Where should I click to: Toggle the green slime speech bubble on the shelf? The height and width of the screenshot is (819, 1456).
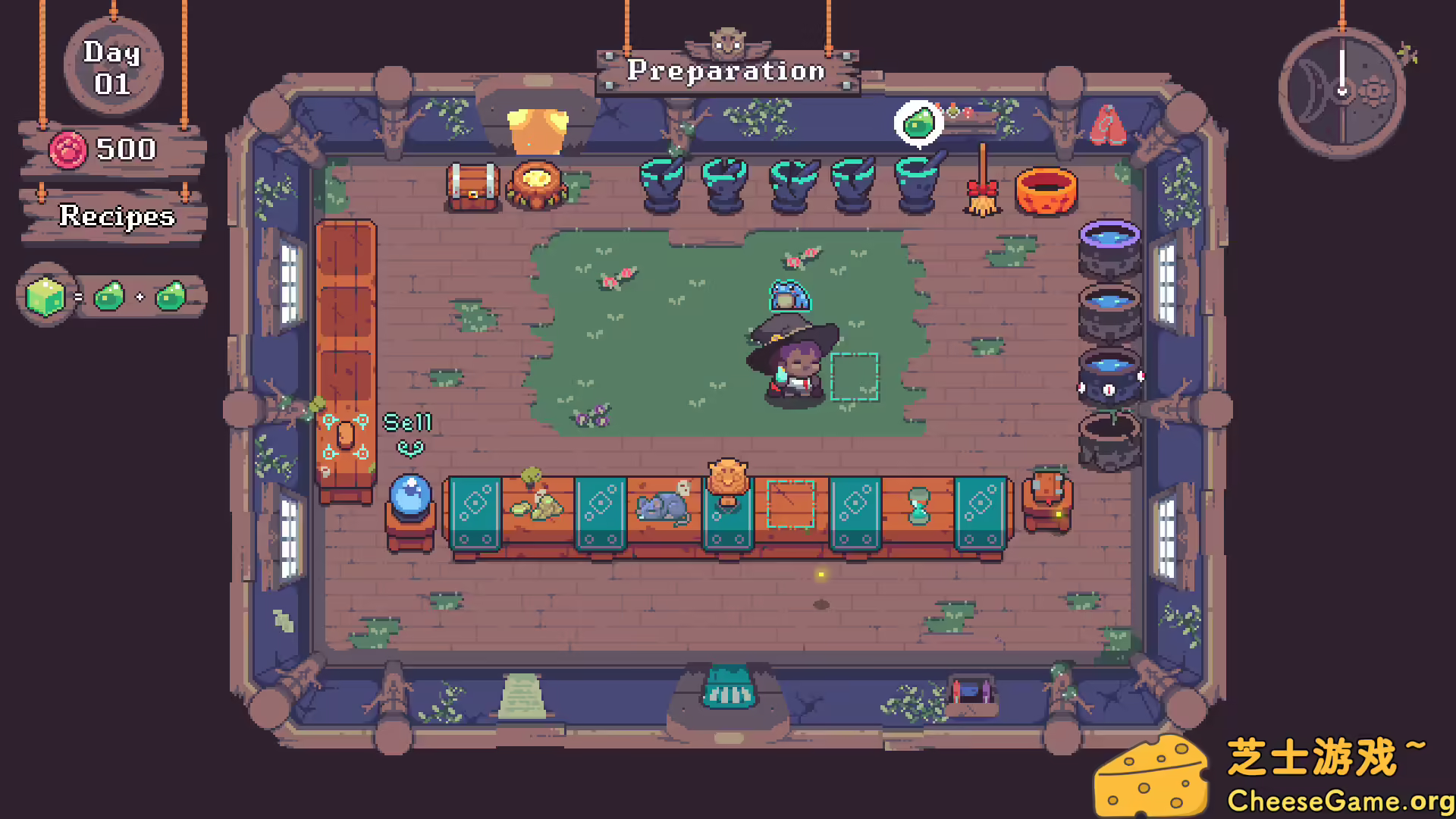tap(918, 121)
